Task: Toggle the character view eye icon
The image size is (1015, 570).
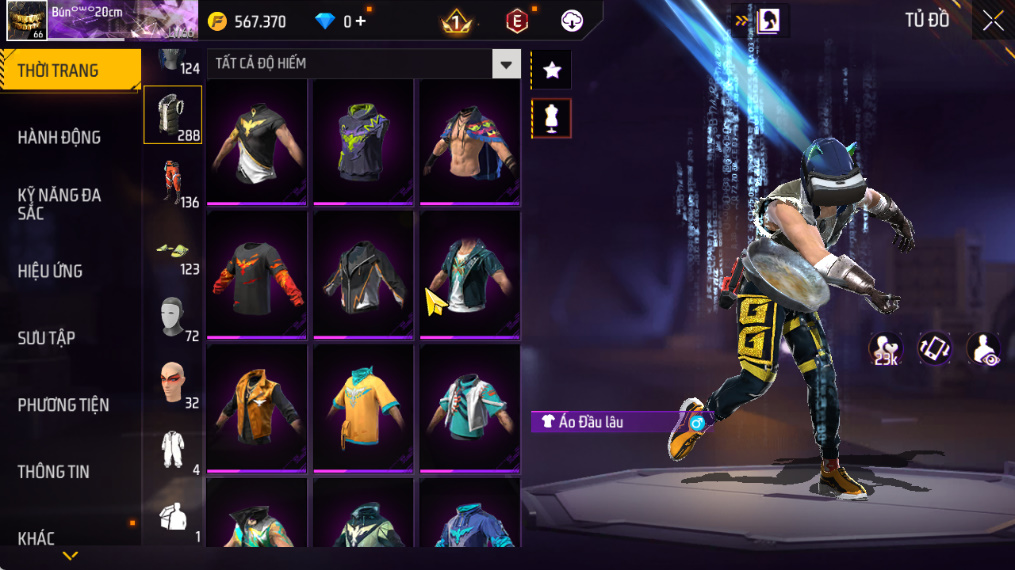Action: tap(984, 349)
